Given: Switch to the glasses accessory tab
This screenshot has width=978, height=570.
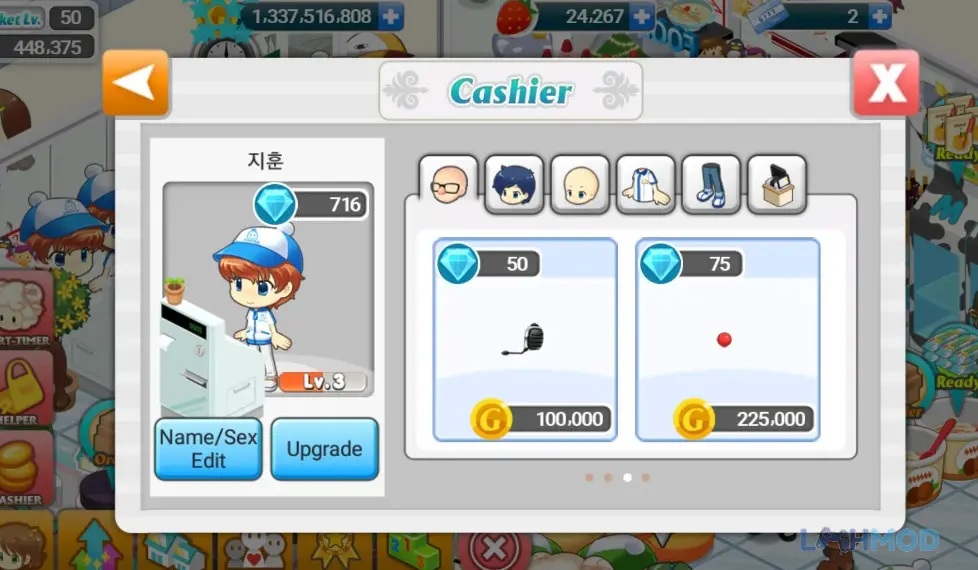Looking at the screenshot, I should 447,185.
